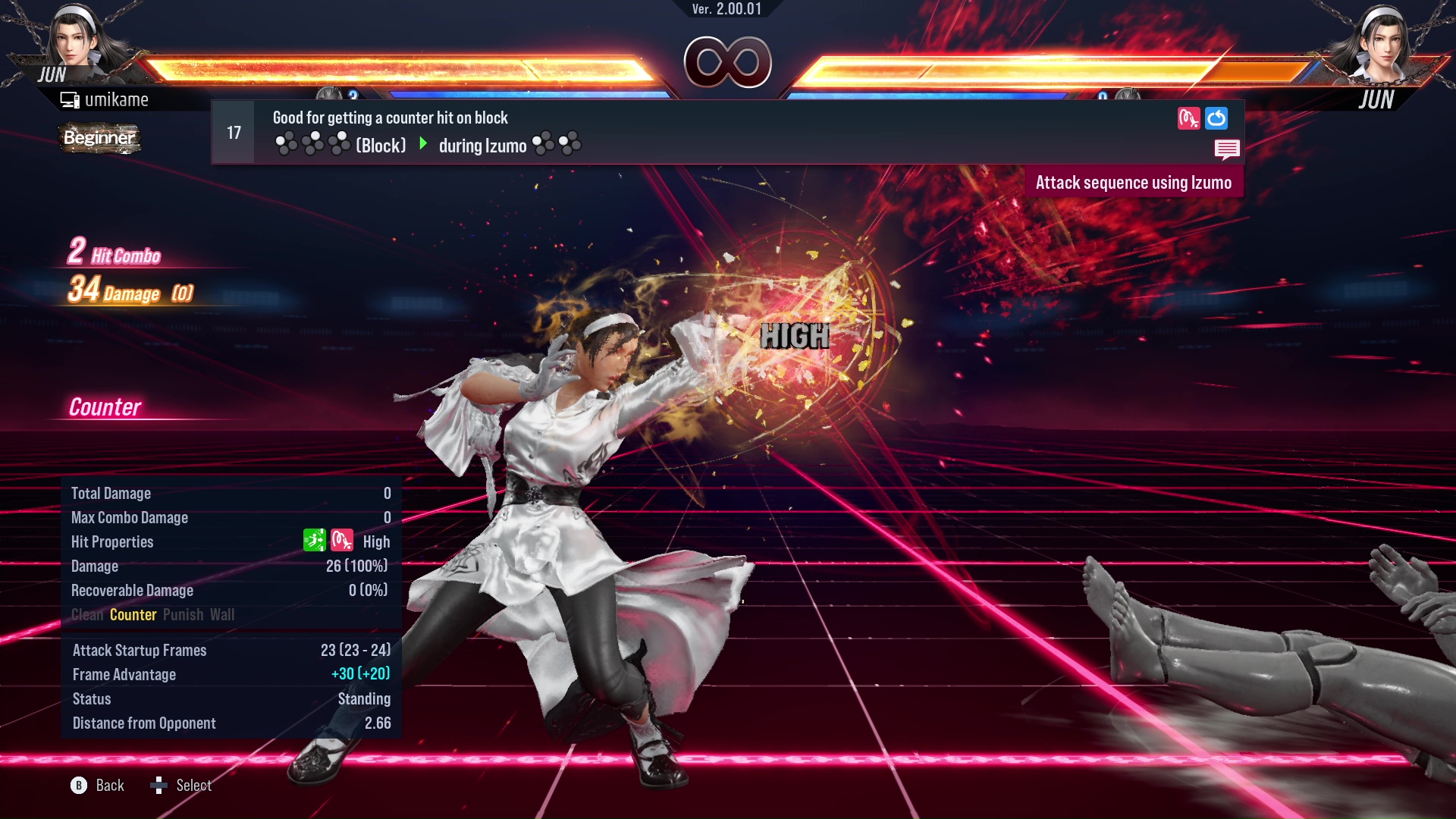
Task: Switch hit type to Clean
Action: tap(89, 615)
